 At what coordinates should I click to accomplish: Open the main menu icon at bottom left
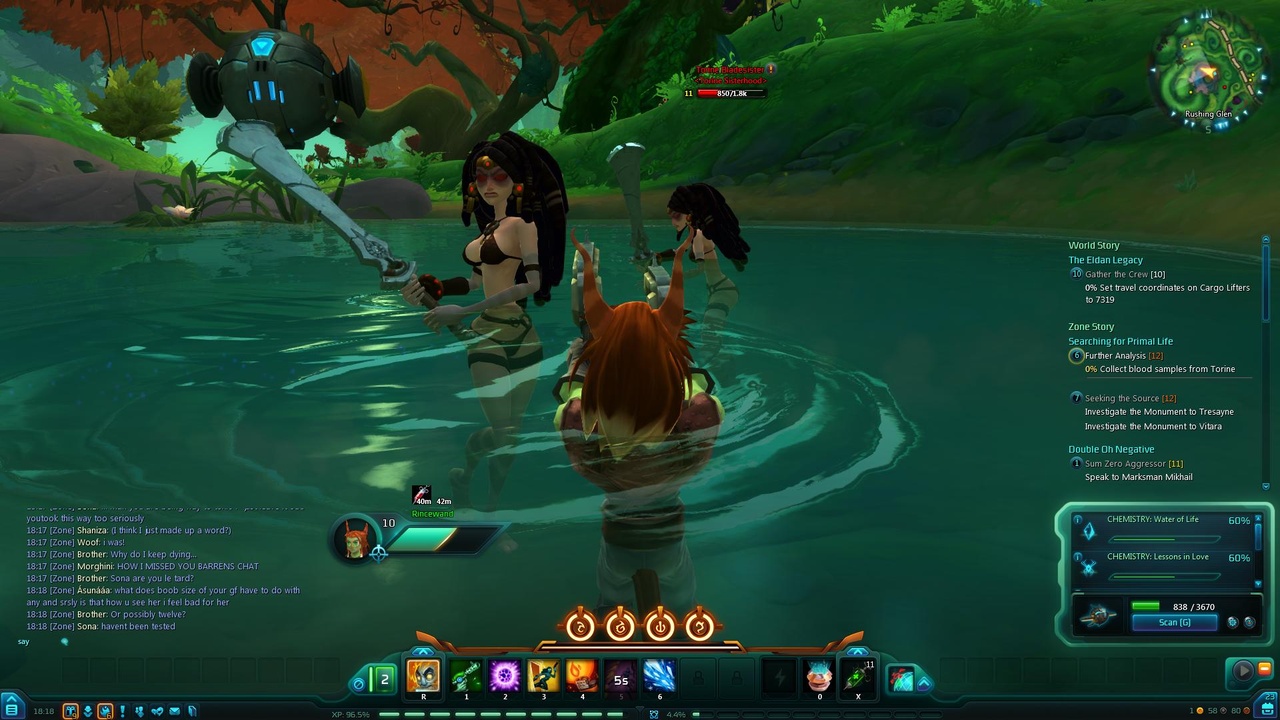click(x=12, y=709)
